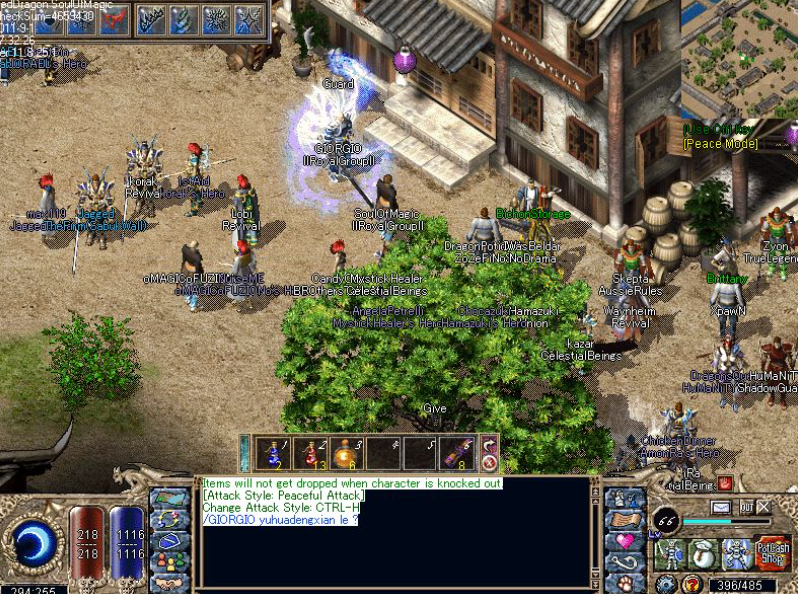Viewport: 798px width, 594px height.
Task: Open the three-people group button
Action: tap(169, 561)
